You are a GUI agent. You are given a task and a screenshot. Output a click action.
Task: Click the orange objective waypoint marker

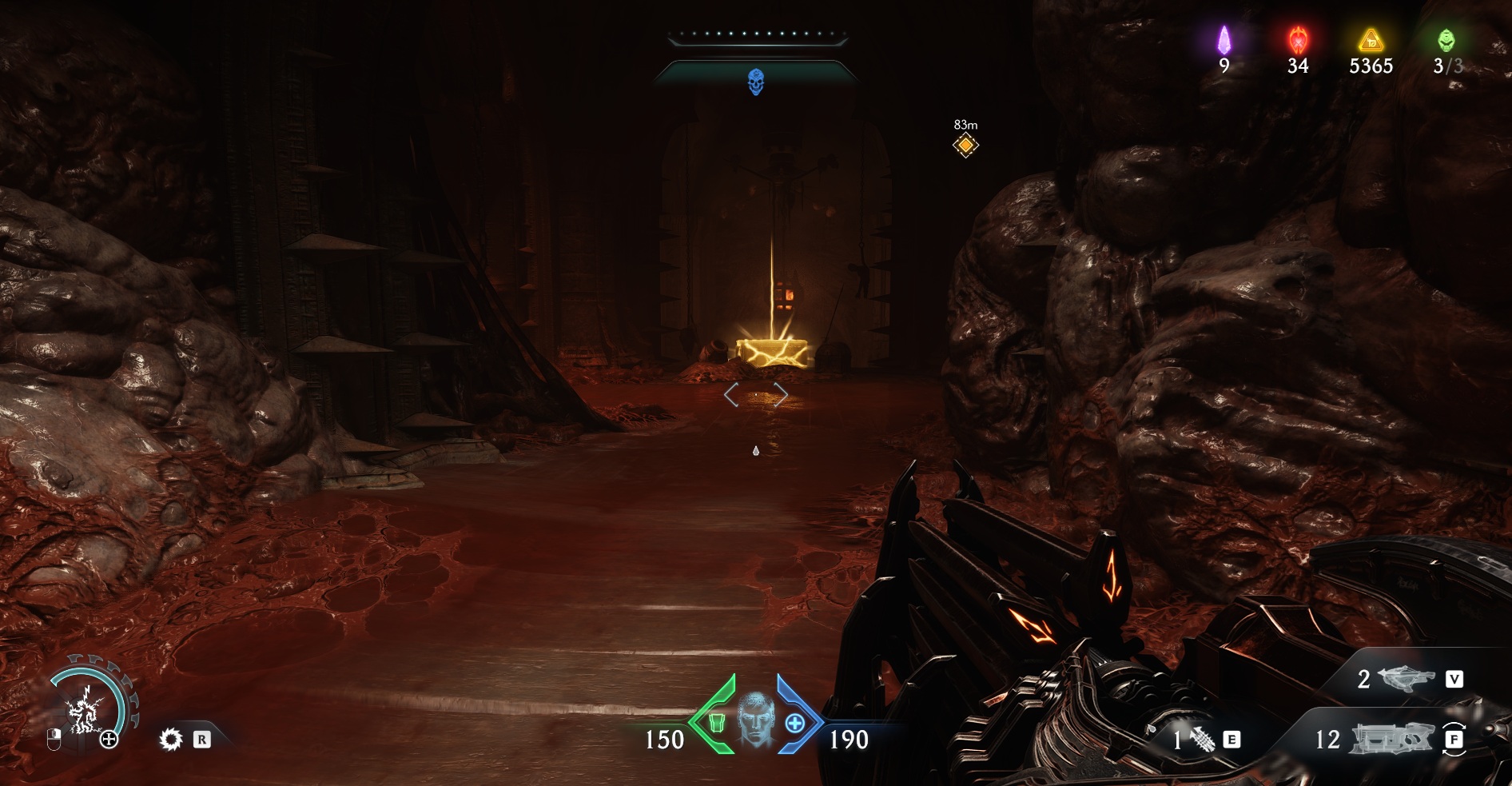click(965, 145)
